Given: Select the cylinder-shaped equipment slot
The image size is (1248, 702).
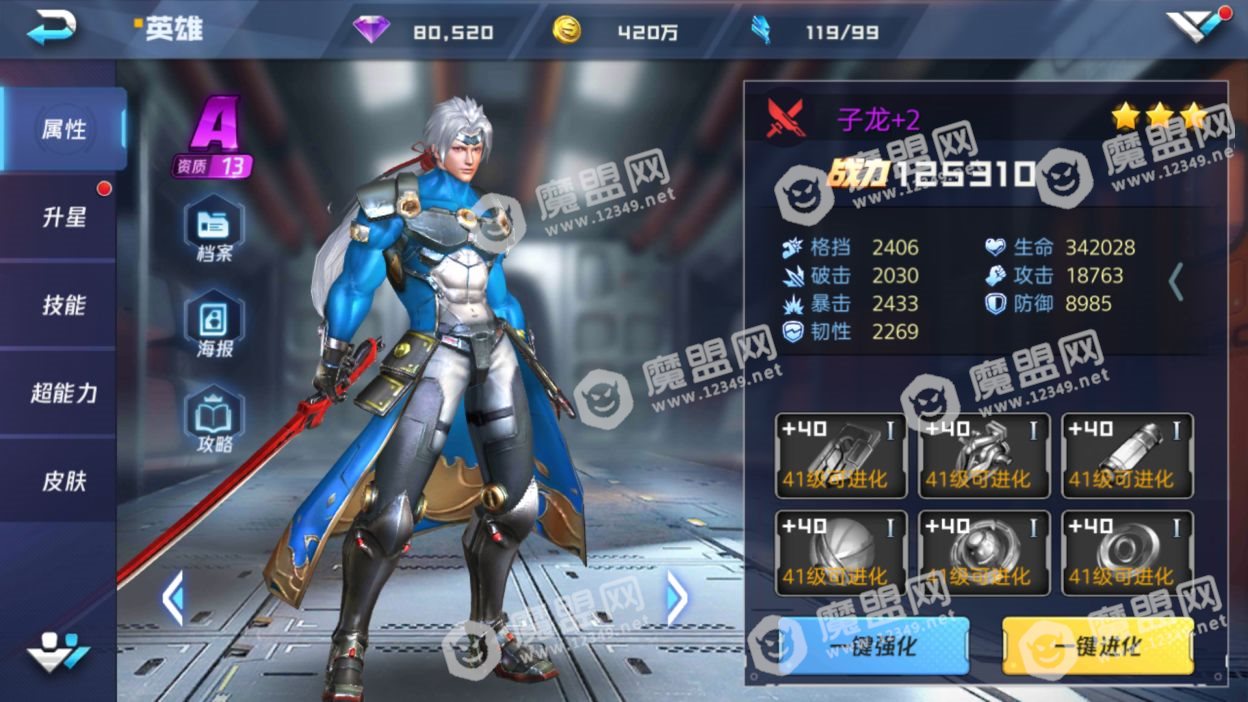Looking at the screenshot, I should click(x=1127, y=456).
